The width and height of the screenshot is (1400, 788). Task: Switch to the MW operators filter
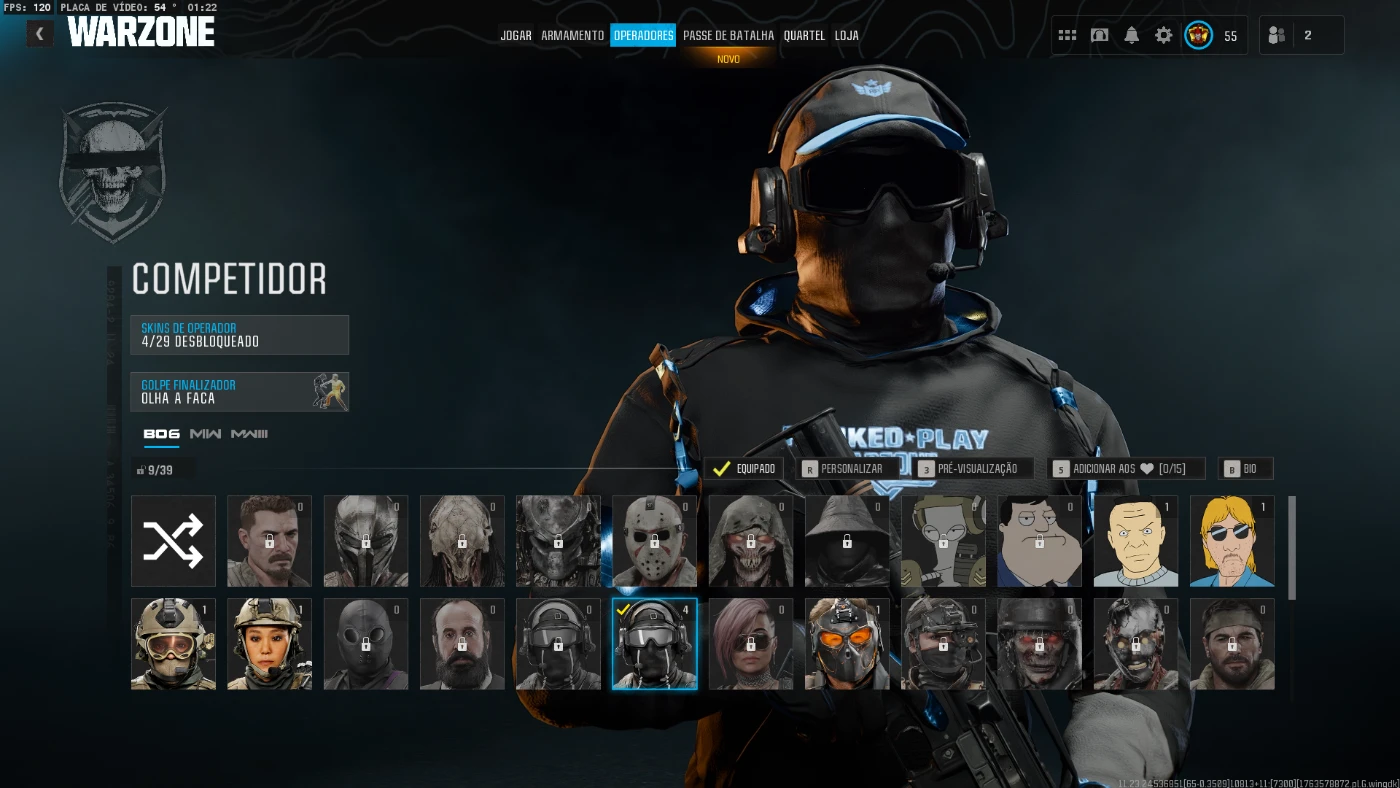205,434
